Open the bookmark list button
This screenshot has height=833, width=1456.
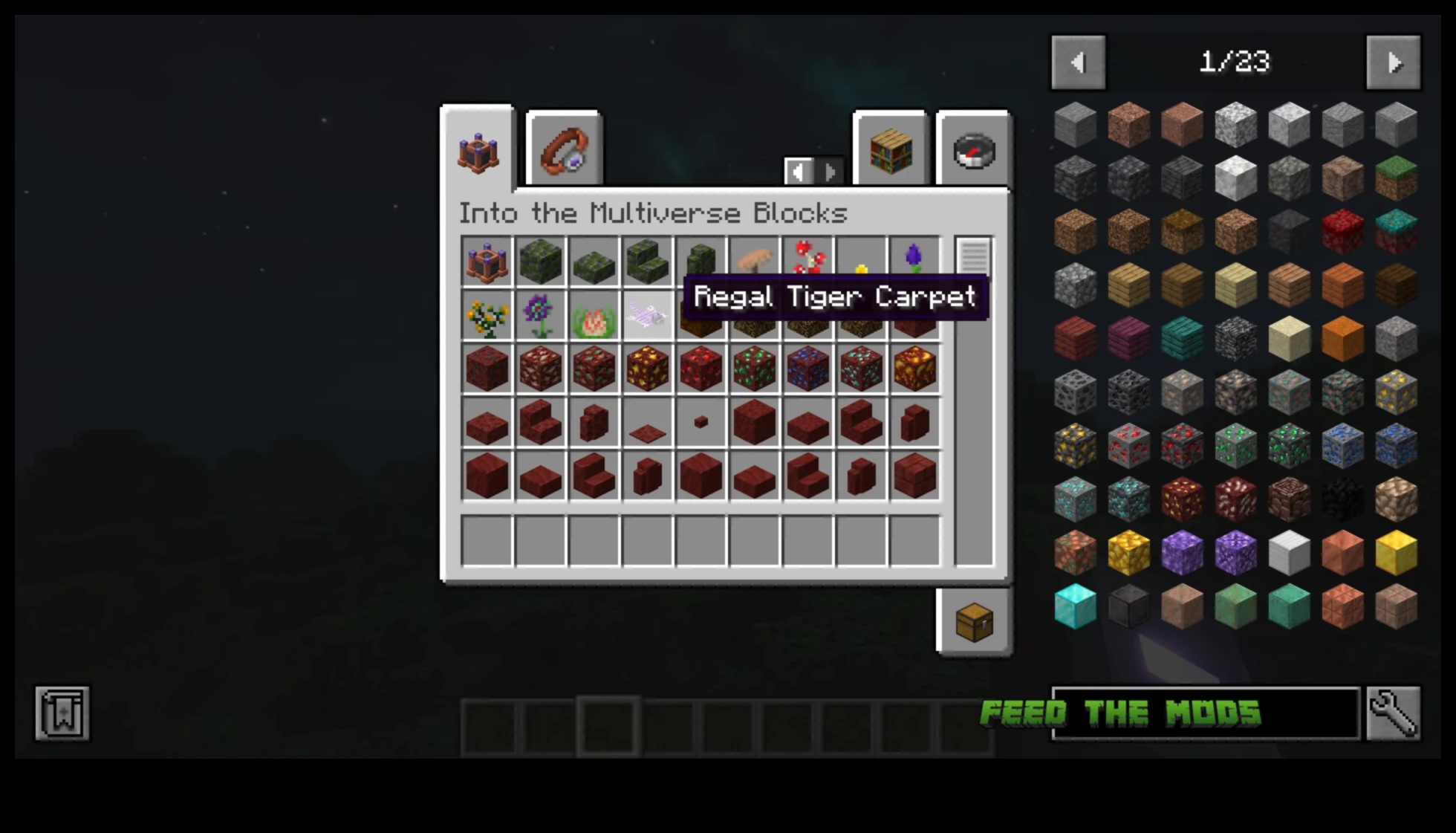[62, 713]
